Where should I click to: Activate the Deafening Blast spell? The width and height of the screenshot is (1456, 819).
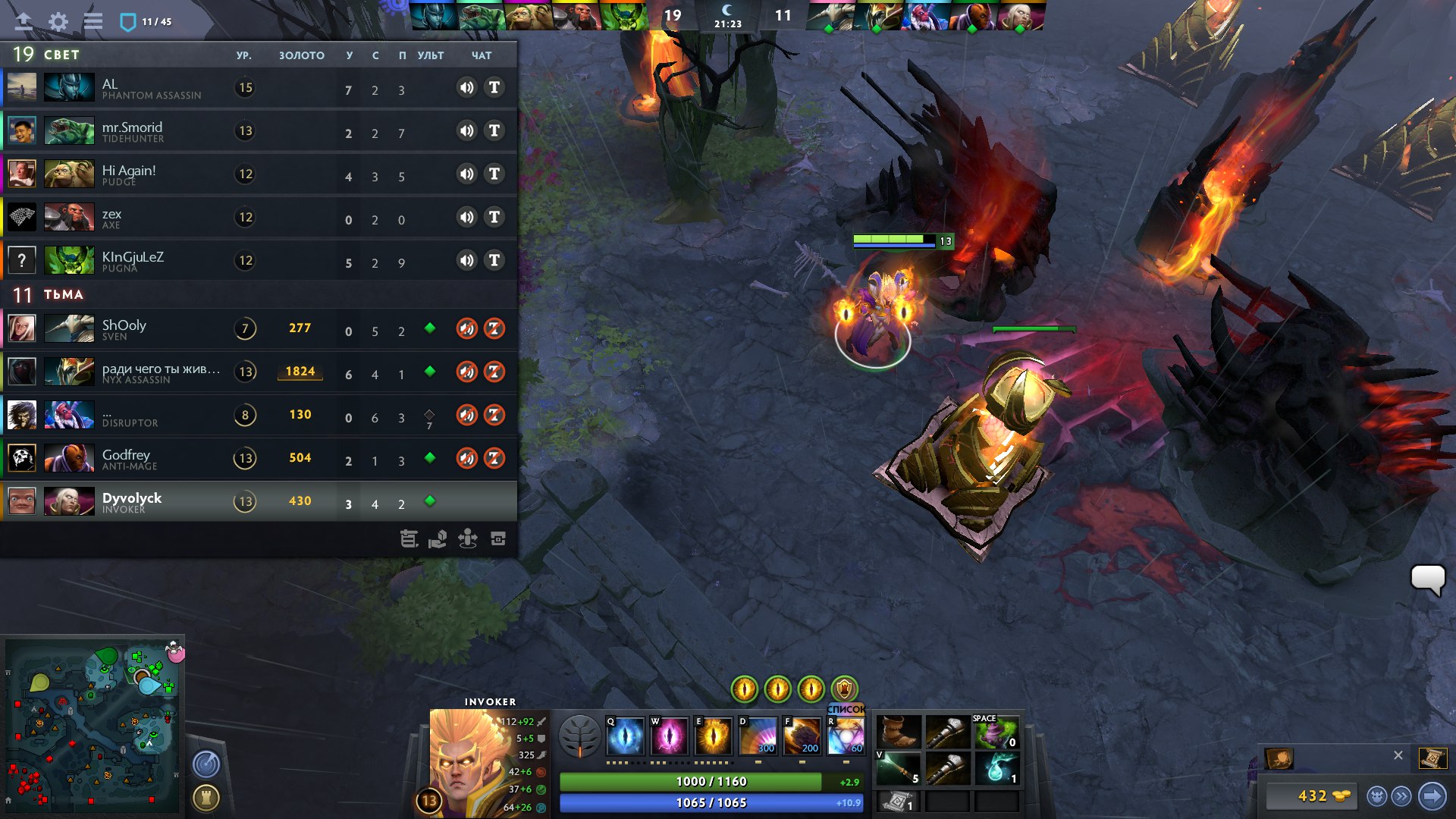point(758,735)
